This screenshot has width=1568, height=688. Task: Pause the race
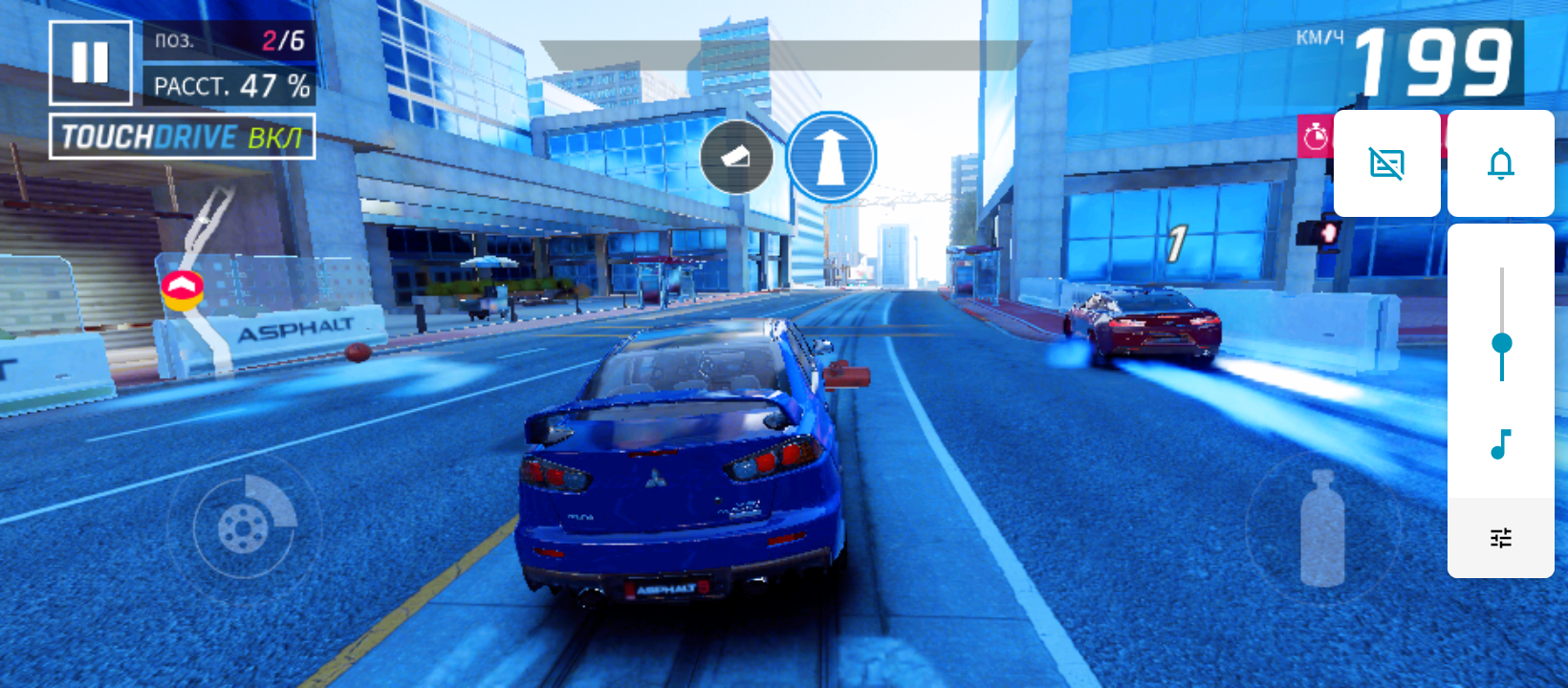(91, 63)
